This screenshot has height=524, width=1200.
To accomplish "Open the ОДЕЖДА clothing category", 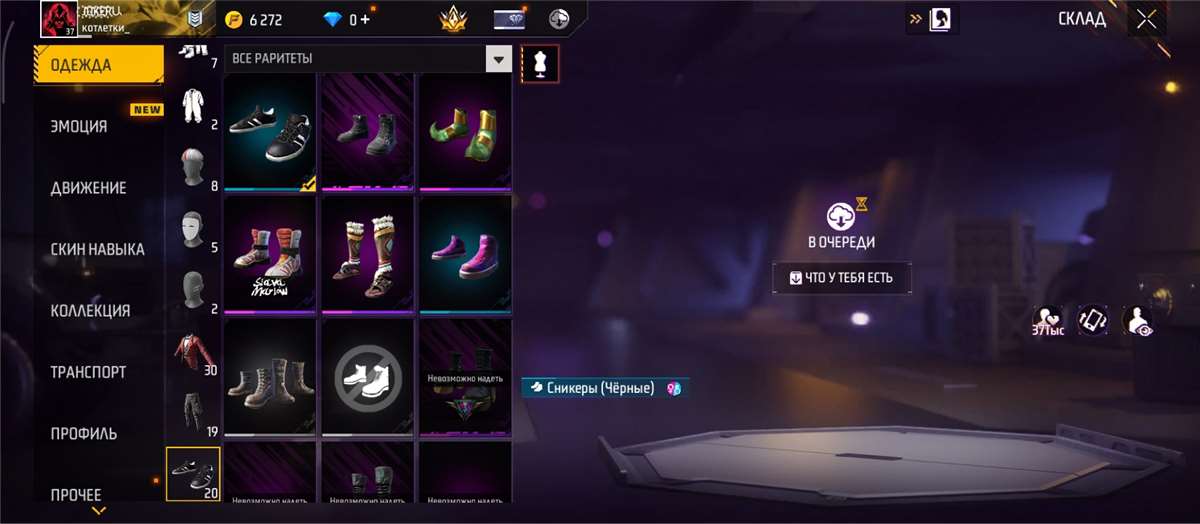I will click(98, 66).
